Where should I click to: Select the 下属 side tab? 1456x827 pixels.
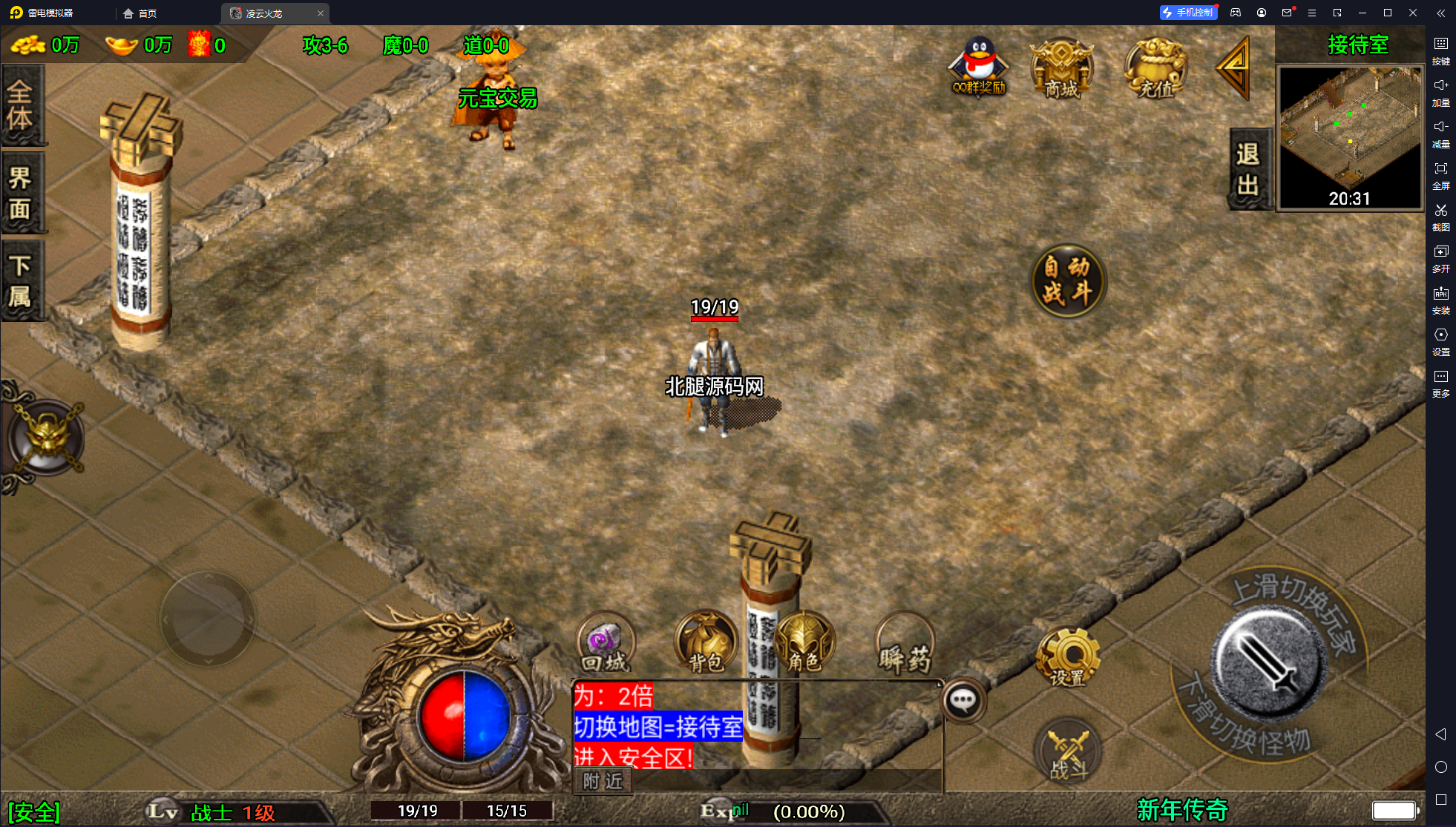coord(21,281)
